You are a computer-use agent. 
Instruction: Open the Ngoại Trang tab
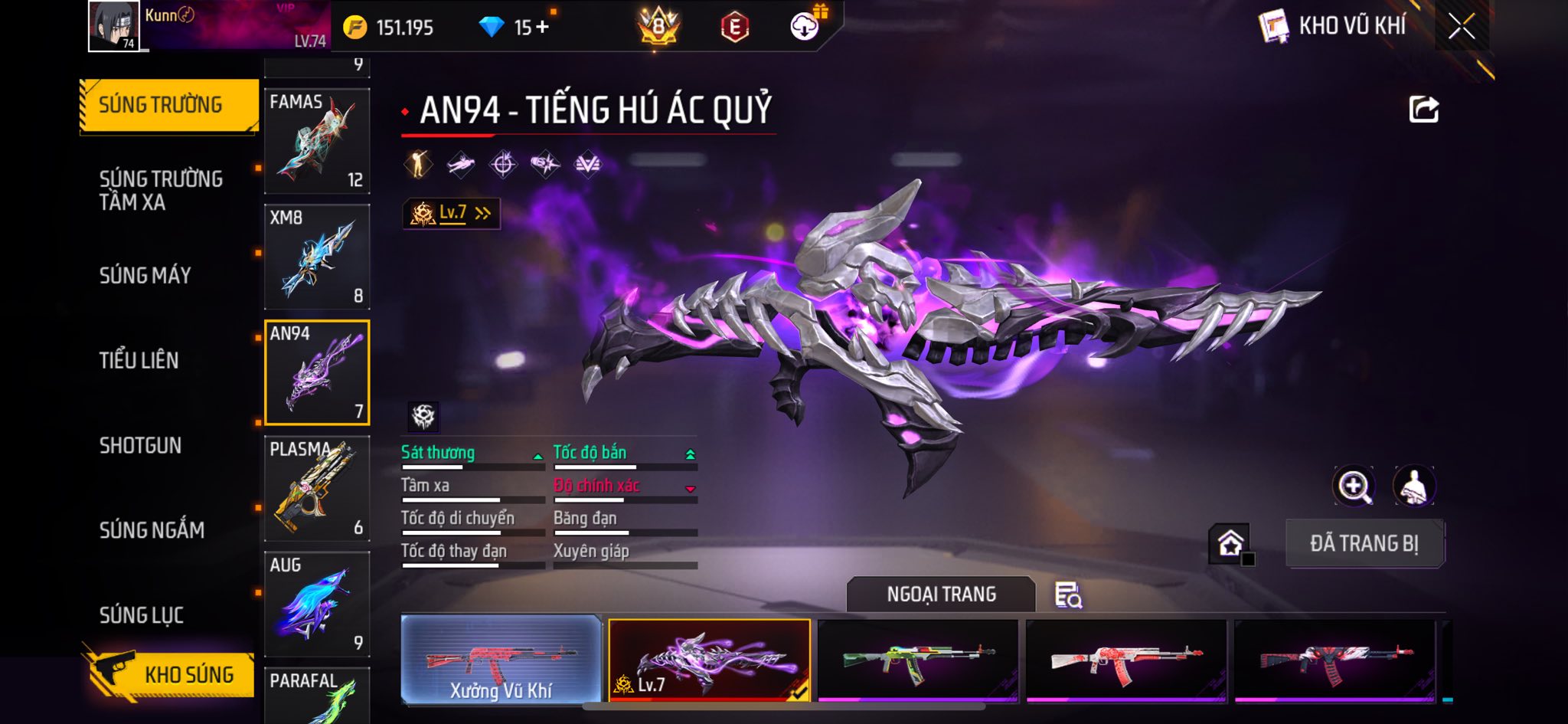(x=941, y=595)
